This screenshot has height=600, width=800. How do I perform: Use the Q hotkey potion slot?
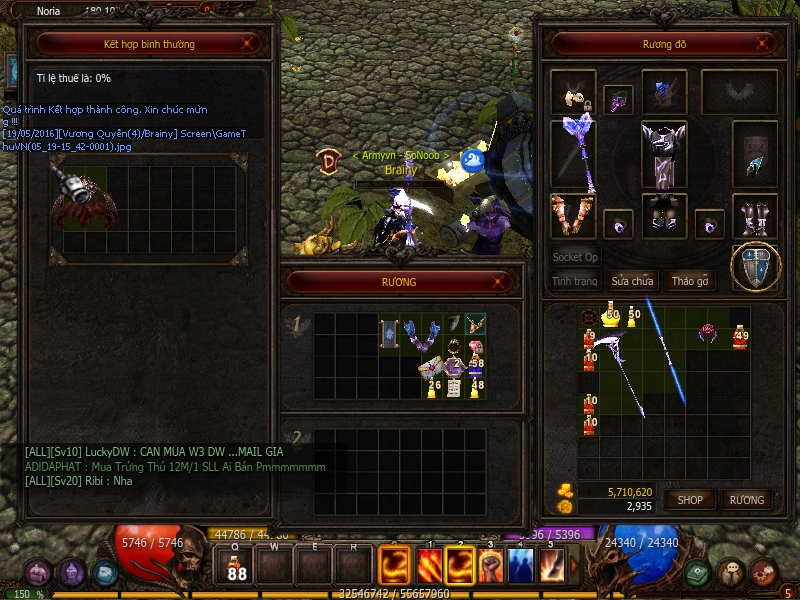pos(237,567)
